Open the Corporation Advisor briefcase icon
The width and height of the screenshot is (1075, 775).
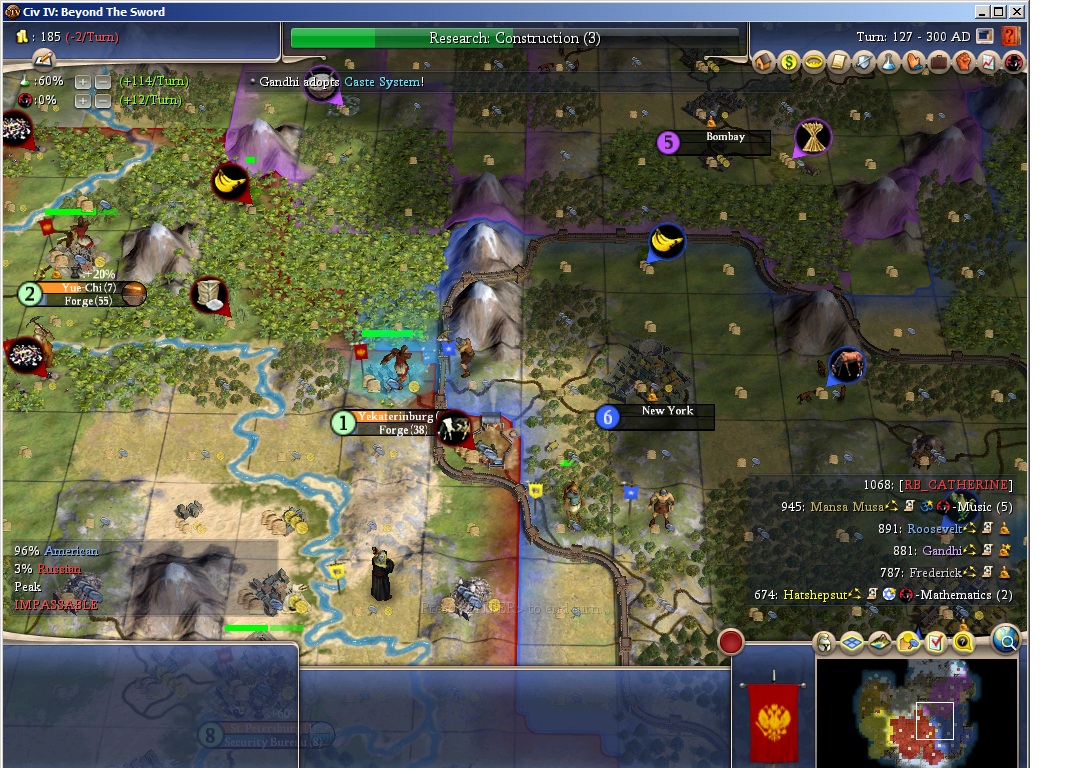[939, 62]
